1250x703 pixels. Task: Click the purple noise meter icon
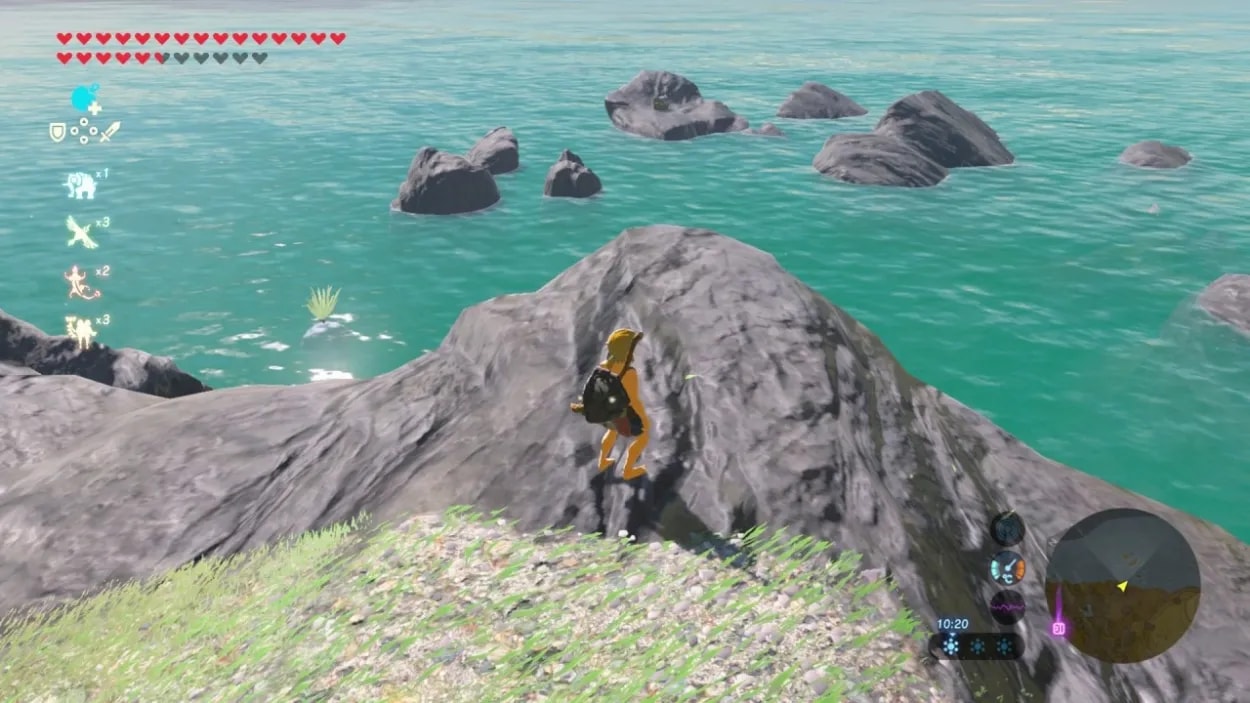click(1007, 606)
